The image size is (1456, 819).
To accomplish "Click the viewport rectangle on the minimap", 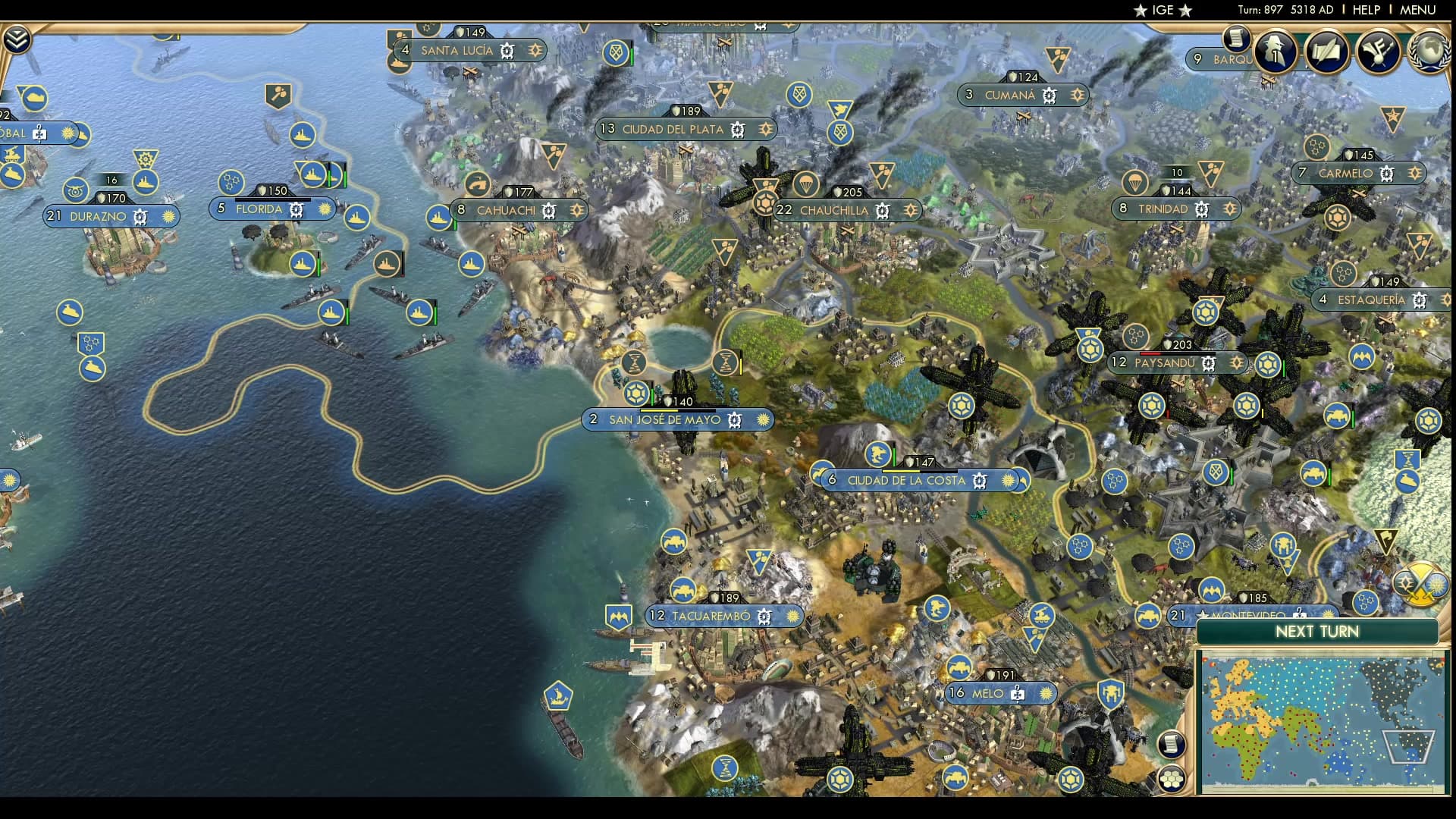I will click(x=1407, y=747).
